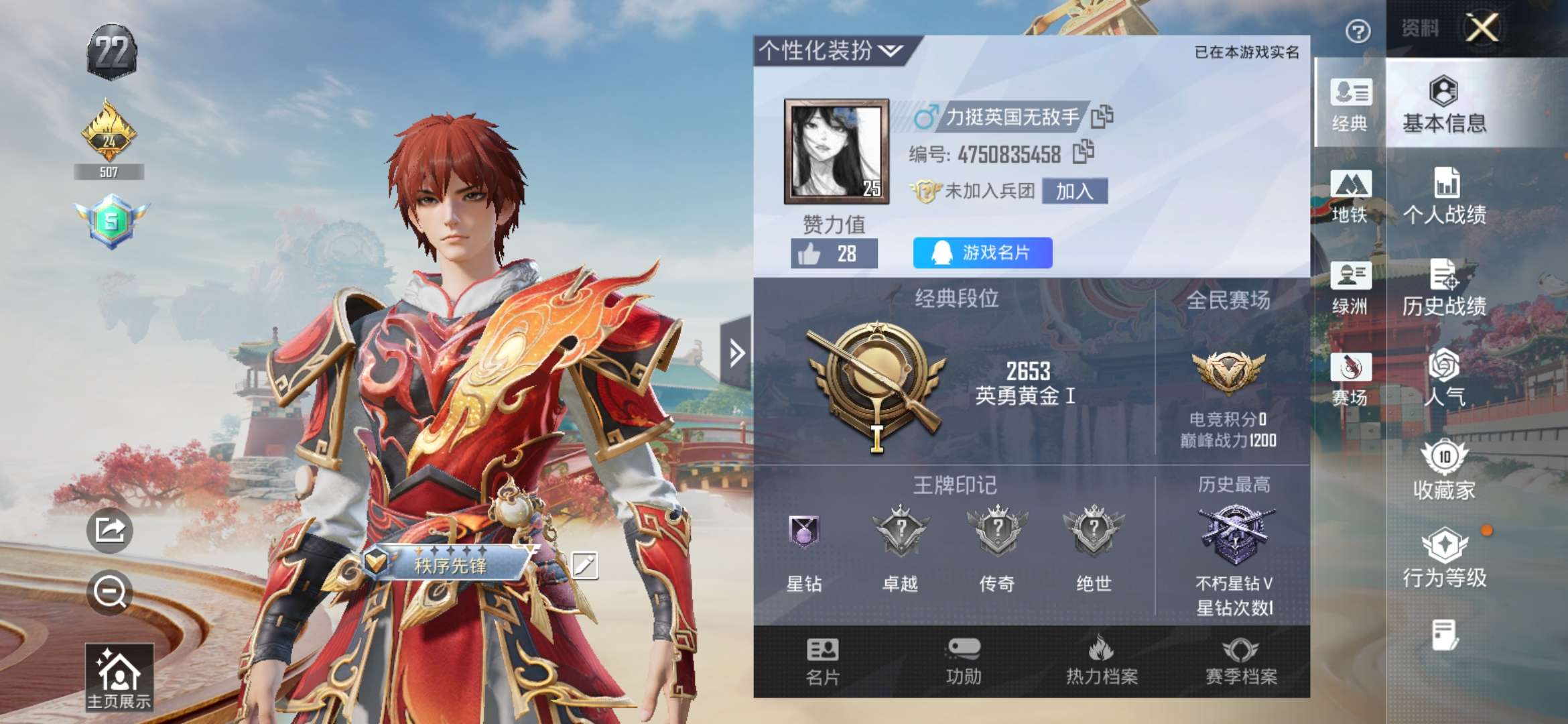Check the 行为等级 behavior level

point(1445,558)
